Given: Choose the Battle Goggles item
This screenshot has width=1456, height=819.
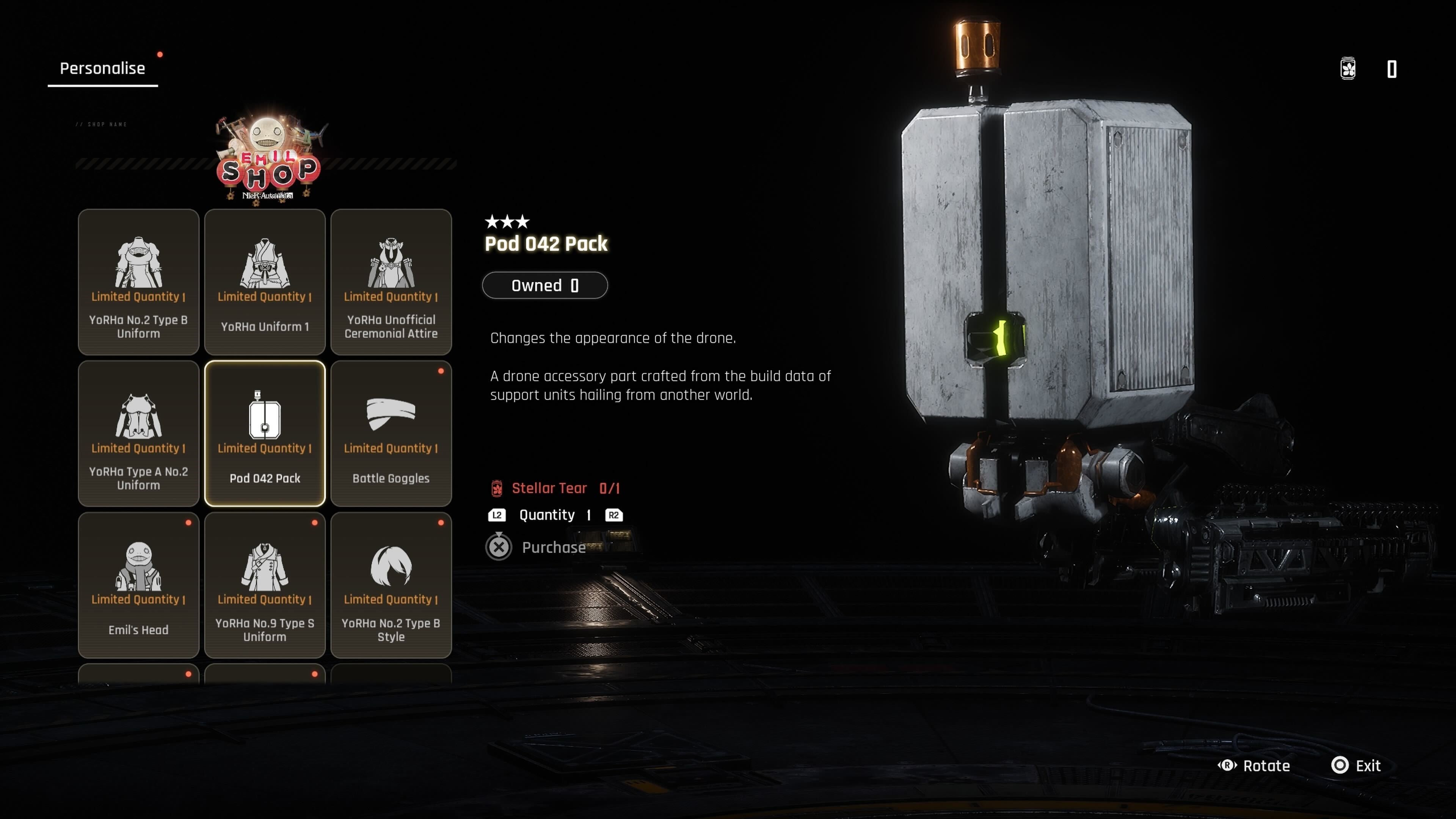Looking at the screenshot, I should pyautogui.click(x=391, y=433).
